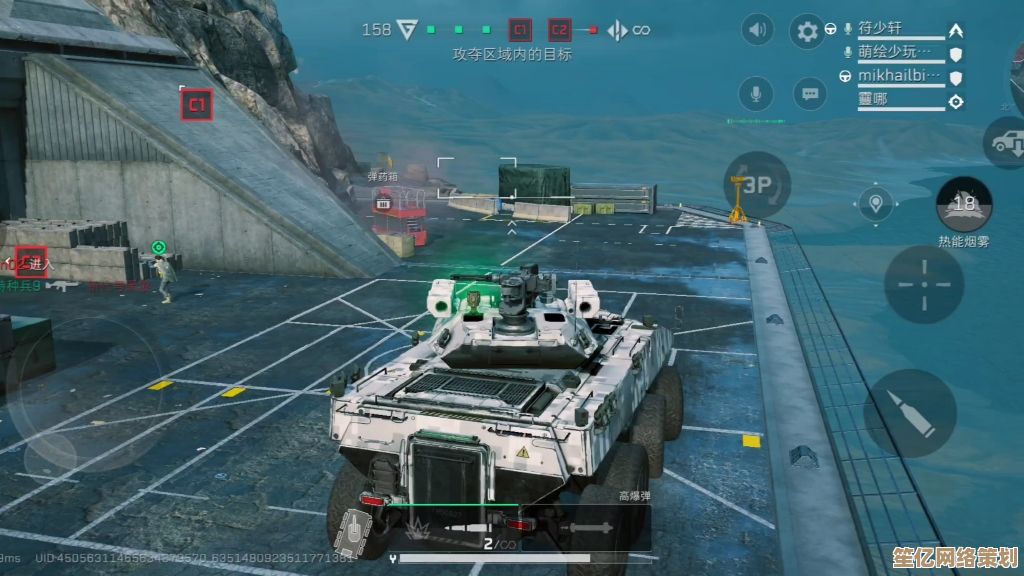Toggle the speaker sound button

click(757, 30)
